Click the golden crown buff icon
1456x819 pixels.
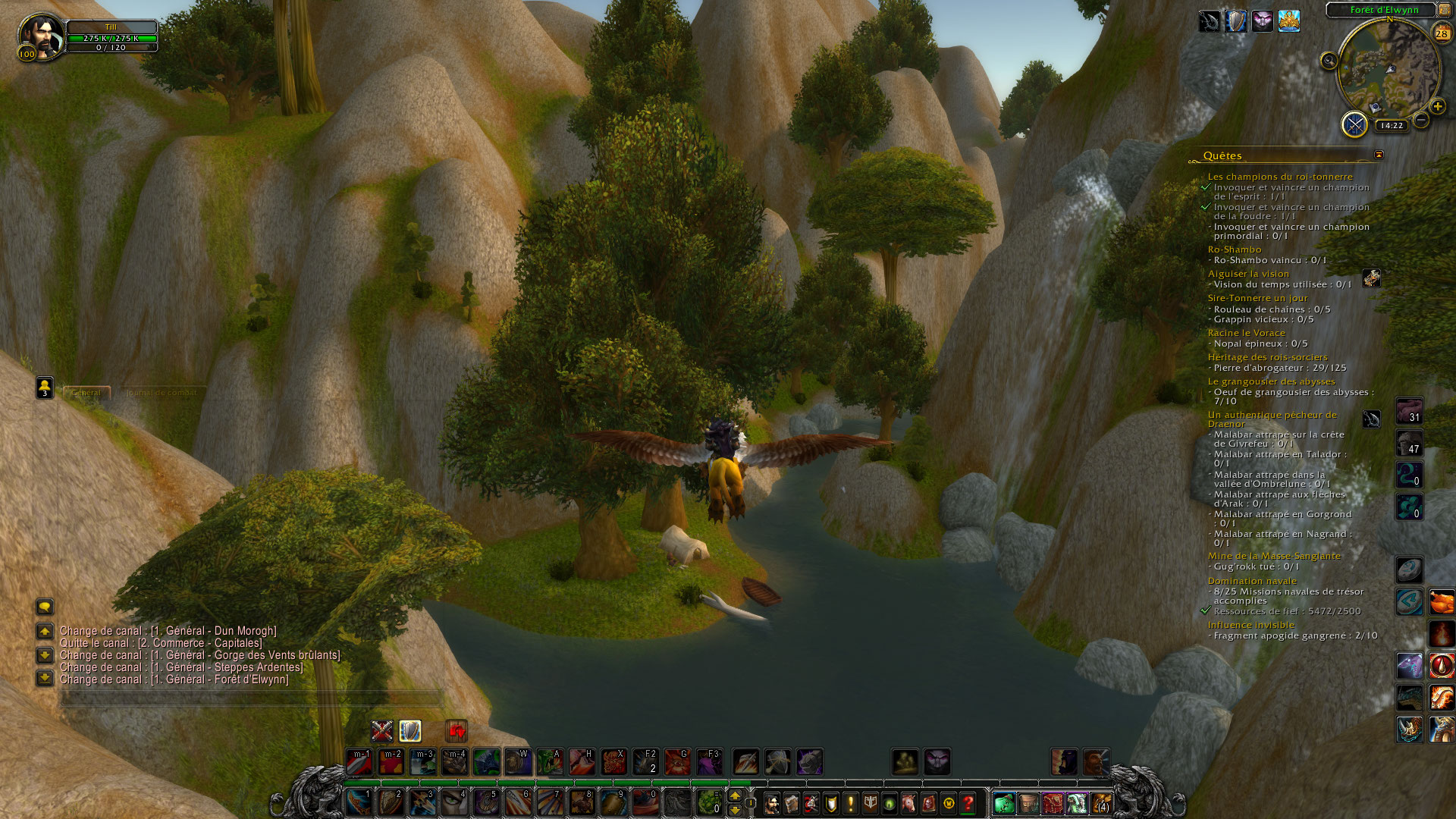(1289, 21)
